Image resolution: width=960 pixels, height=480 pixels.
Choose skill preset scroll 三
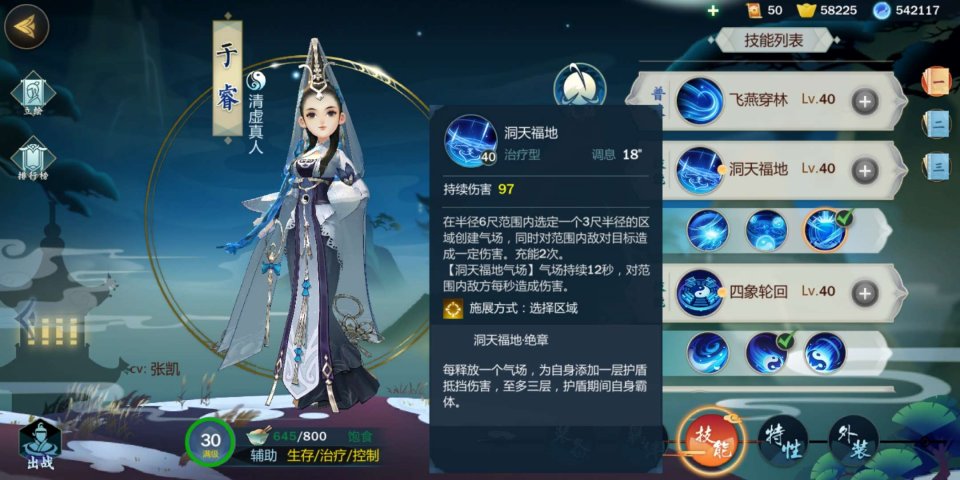pyautogui.click(x=937, y=165)
